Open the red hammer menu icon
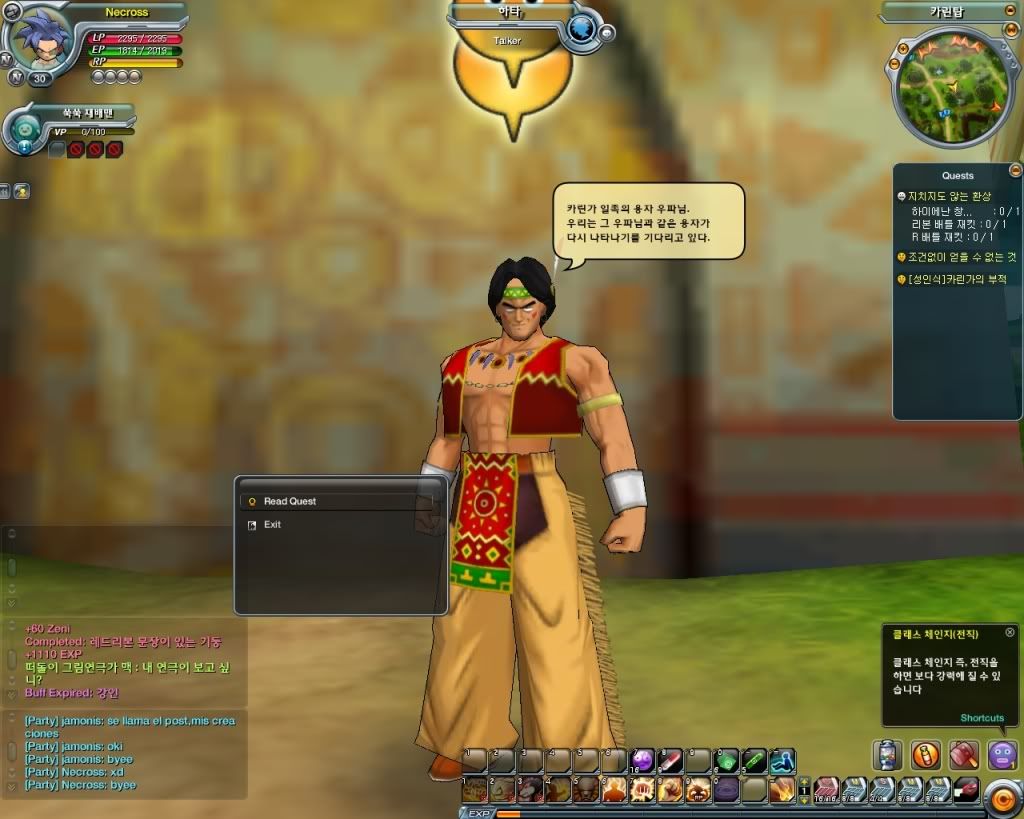Screen dimensions: 1024x819 coord(964,754)
